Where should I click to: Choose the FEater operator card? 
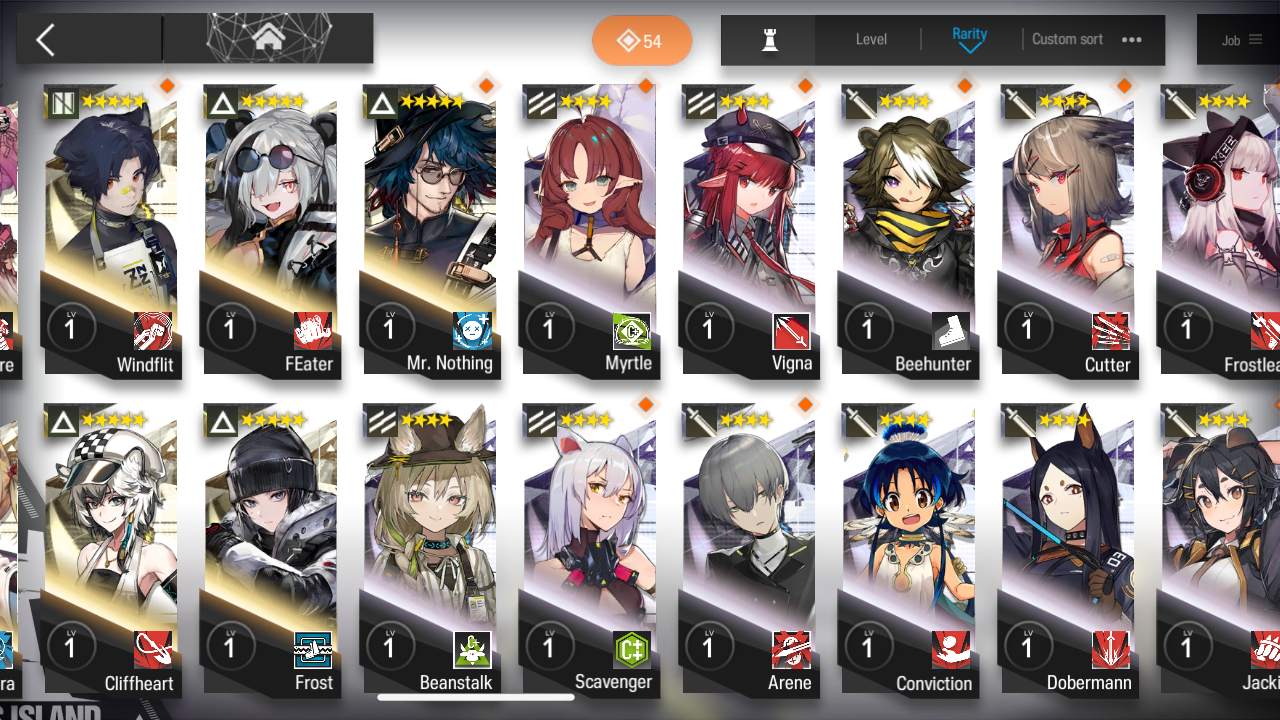(270, 230)
